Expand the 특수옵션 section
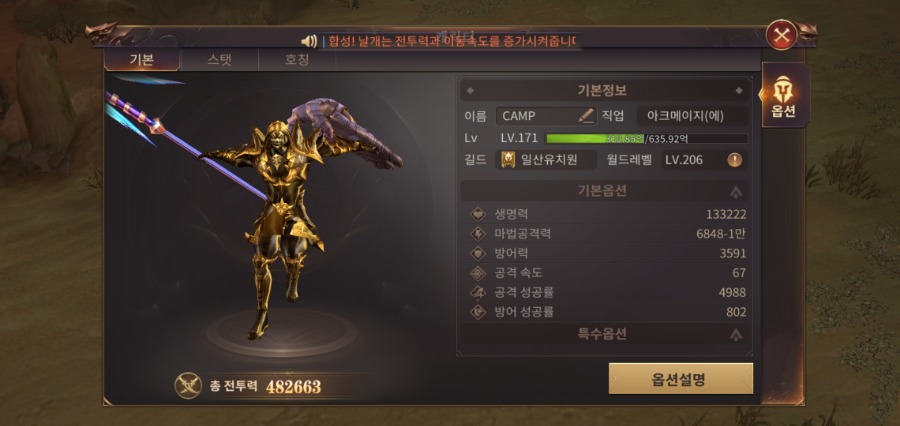This screenshot has height=426, width=900. (x=736, y=336)
